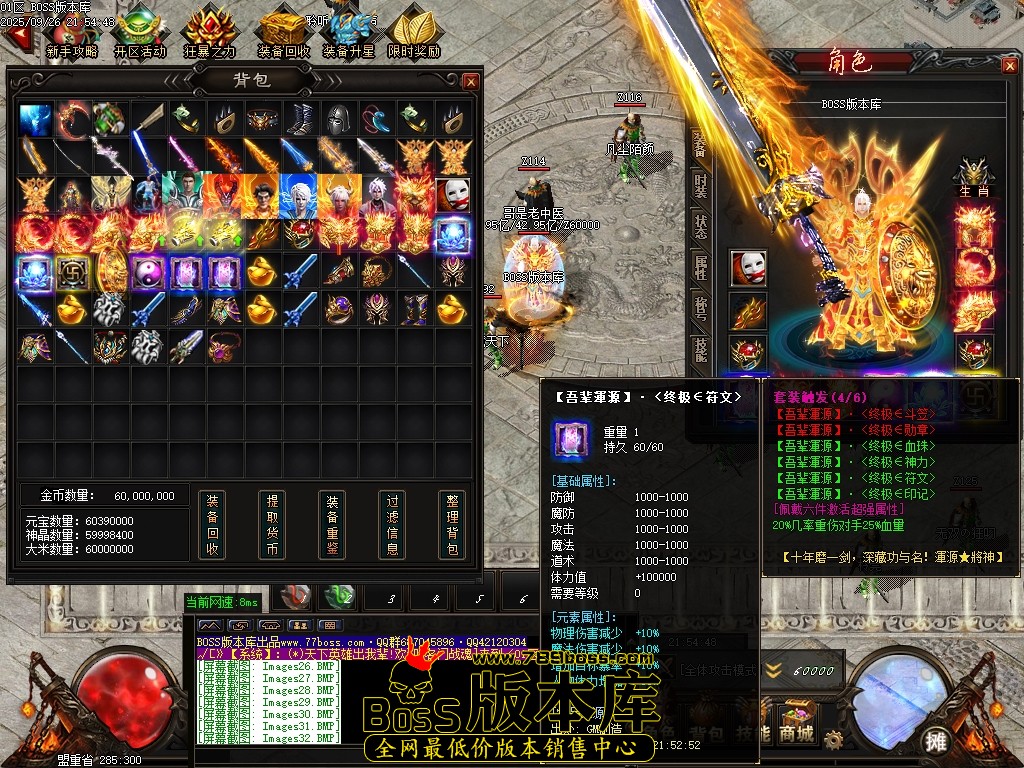The image size is (1024, 768).
Task: Sort items with the 整理背包 button
Action: (452, 525)
